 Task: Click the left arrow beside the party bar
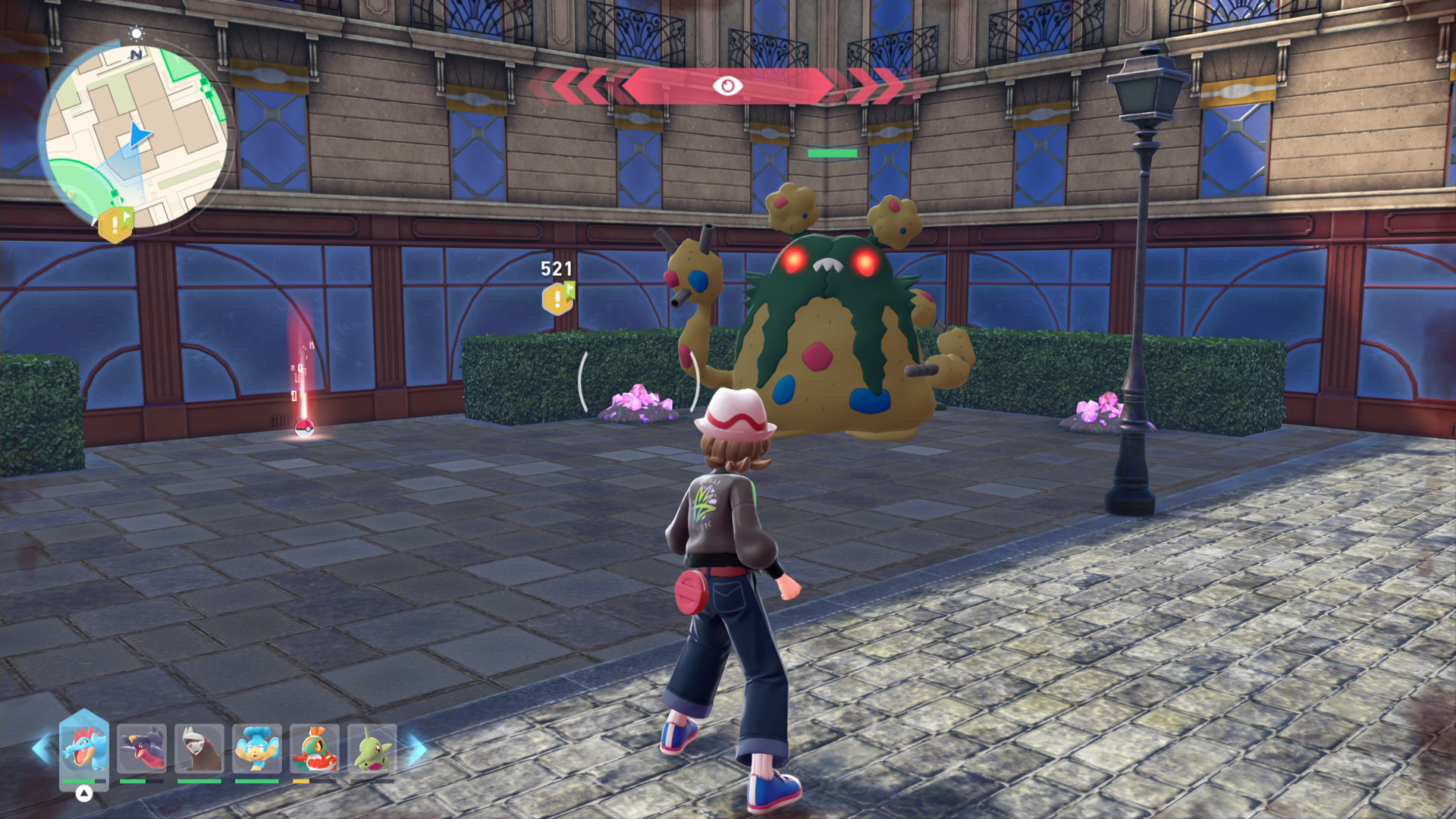[42, 748]
